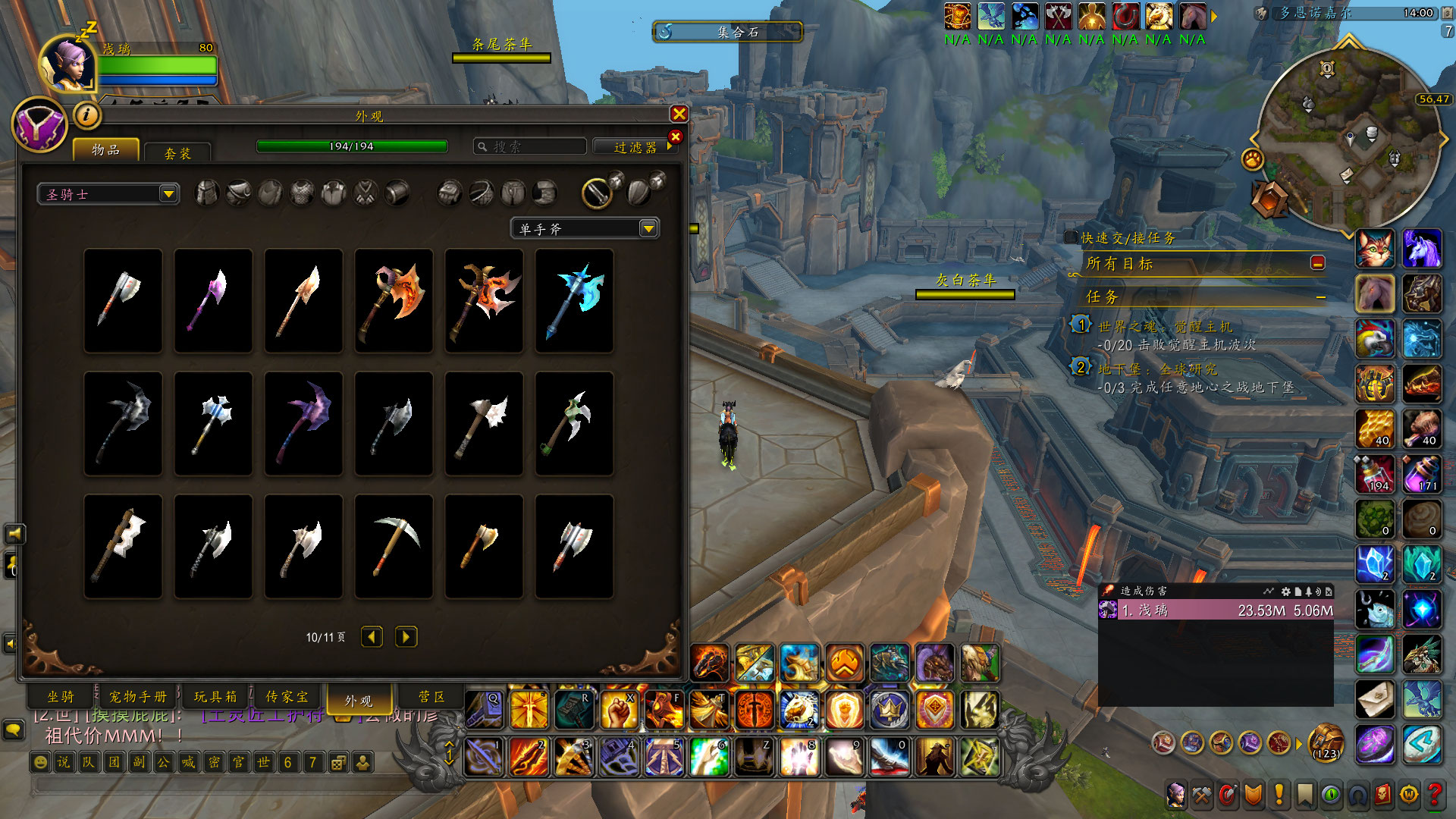
Task: Switch to the 坐骑 mounts tab
Action: (61, 696)
